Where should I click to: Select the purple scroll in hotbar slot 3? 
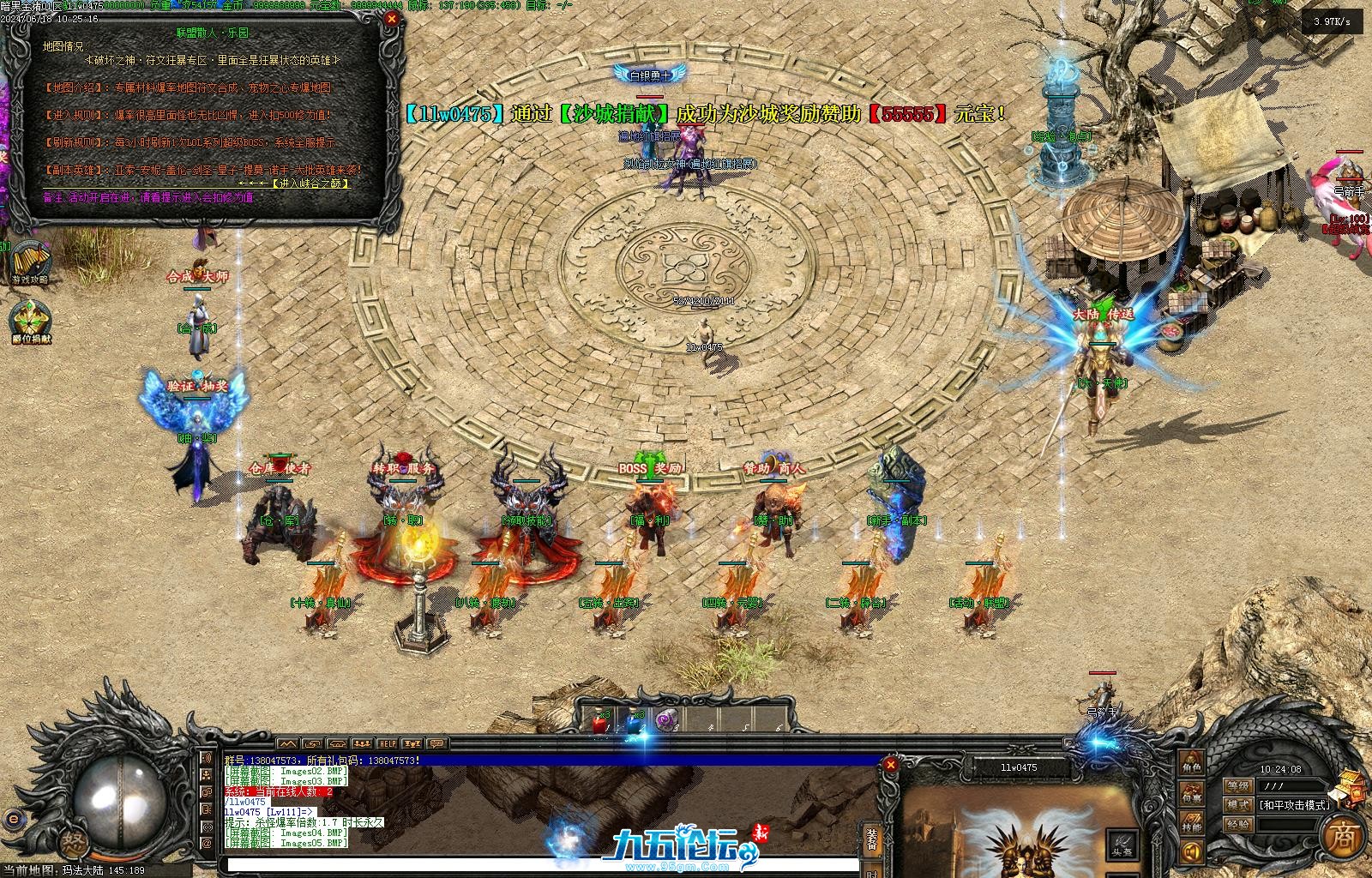pos(665,724)
